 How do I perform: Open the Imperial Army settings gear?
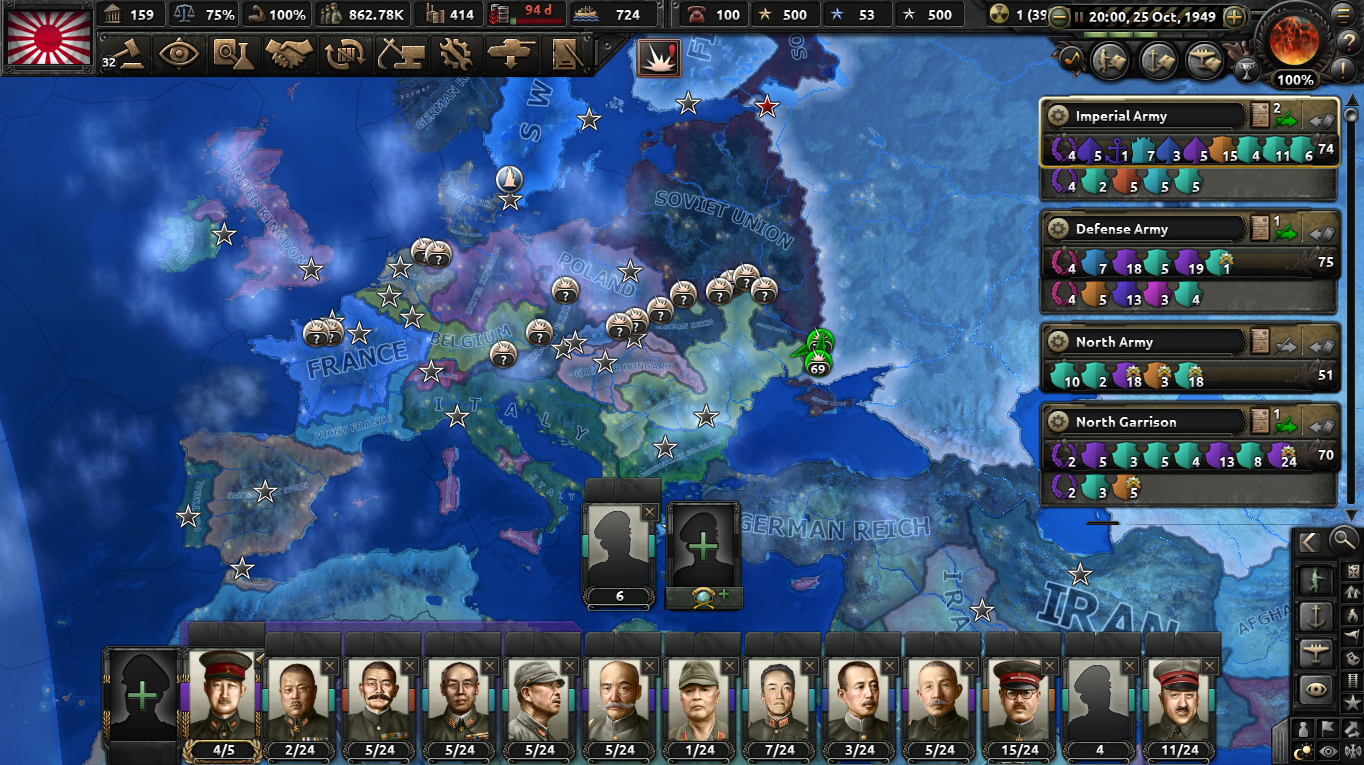pos(1059,115)
